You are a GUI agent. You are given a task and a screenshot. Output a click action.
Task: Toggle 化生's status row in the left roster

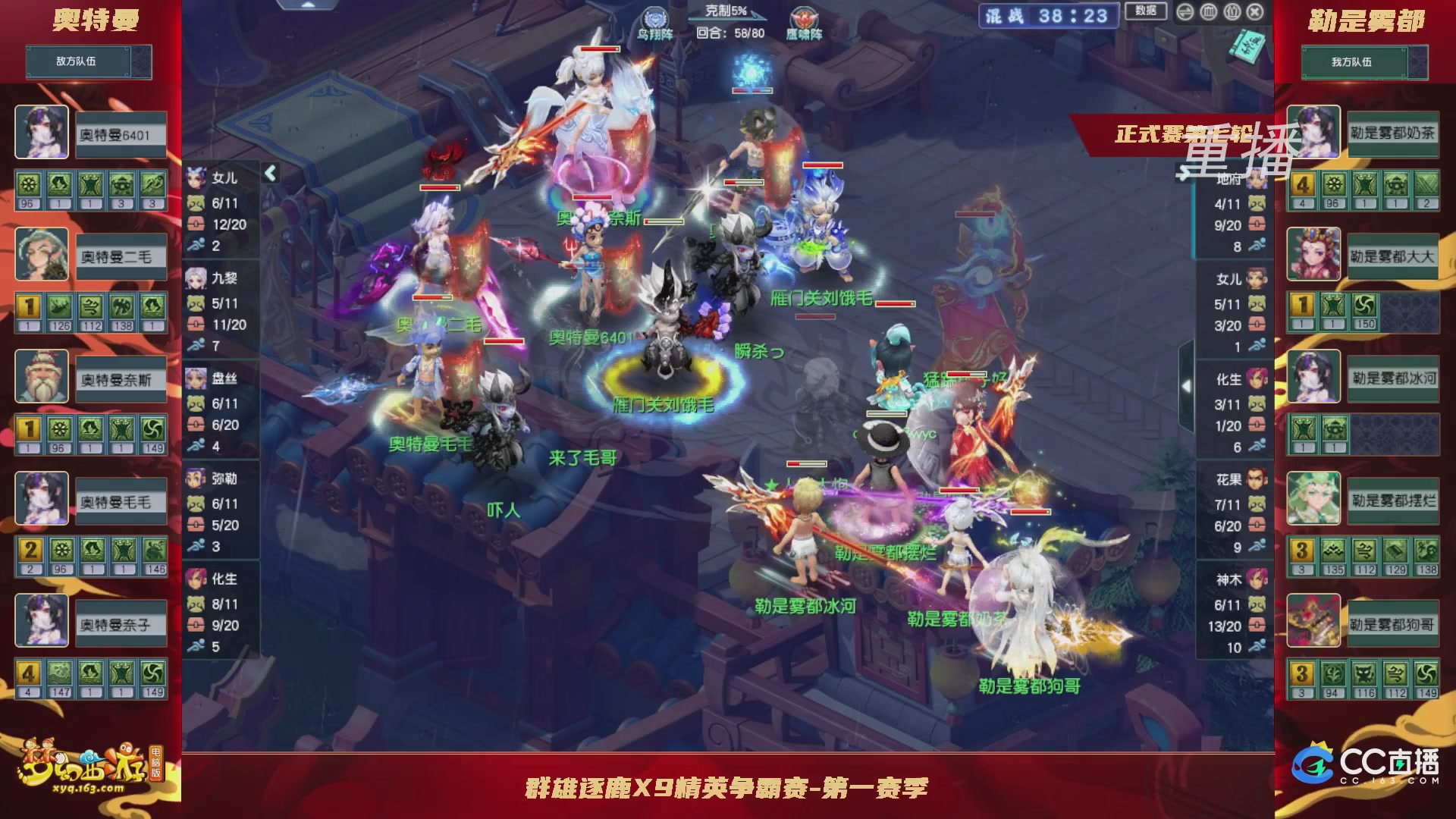(x=220, y=580)
